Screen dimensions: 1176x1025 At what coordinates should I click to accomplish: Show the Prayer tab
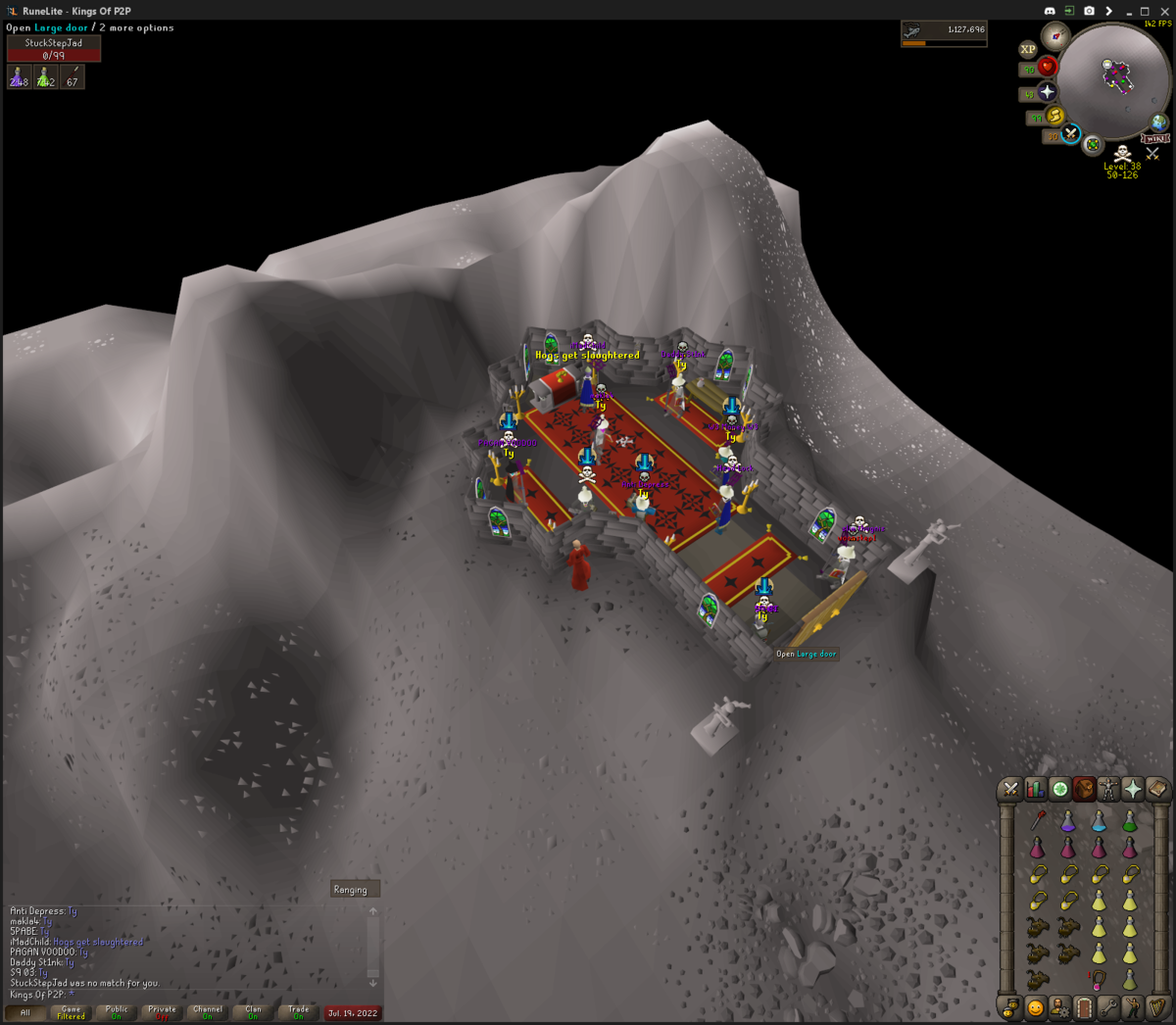1133,789
